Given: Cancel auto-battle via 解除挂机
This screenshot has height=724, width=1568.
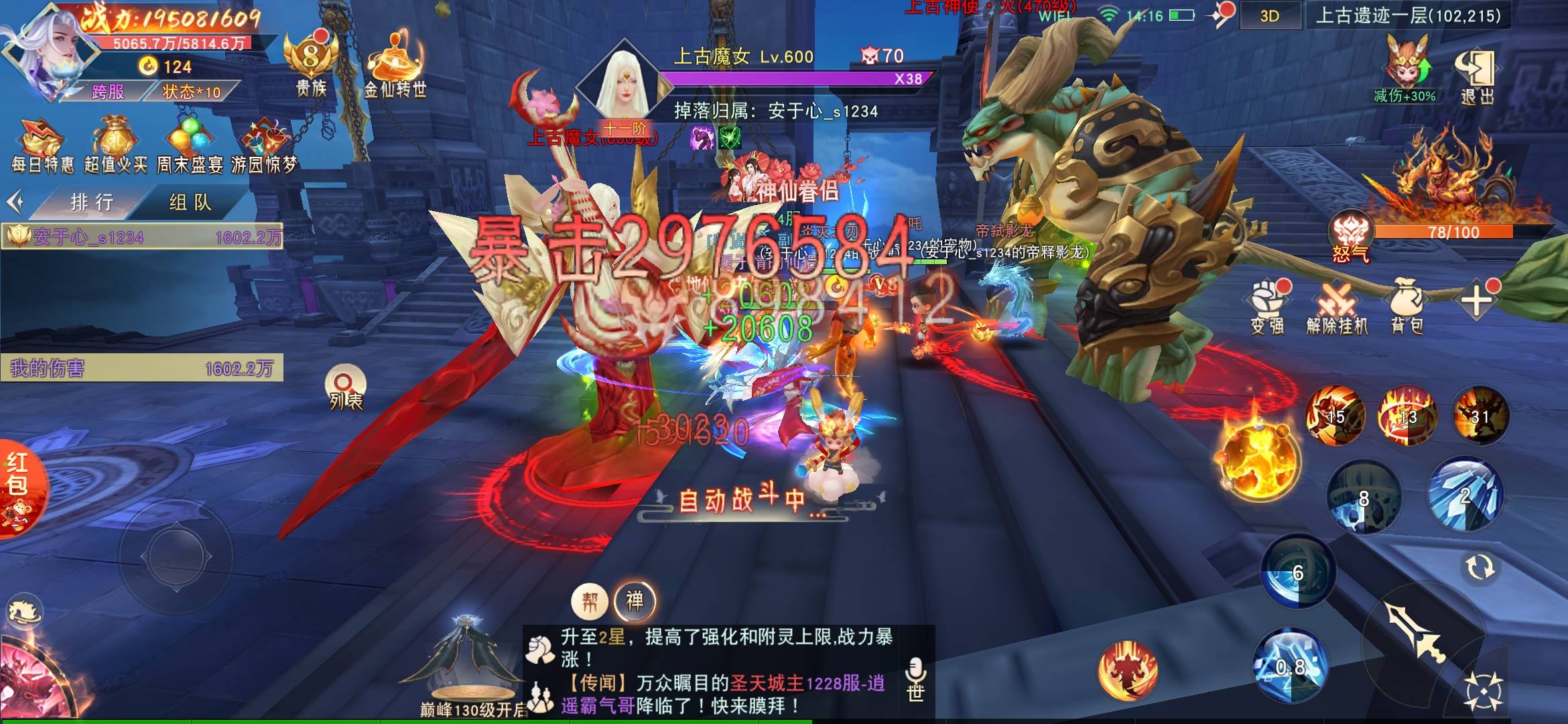Looking at the screenshot, I should [1337, 307].
